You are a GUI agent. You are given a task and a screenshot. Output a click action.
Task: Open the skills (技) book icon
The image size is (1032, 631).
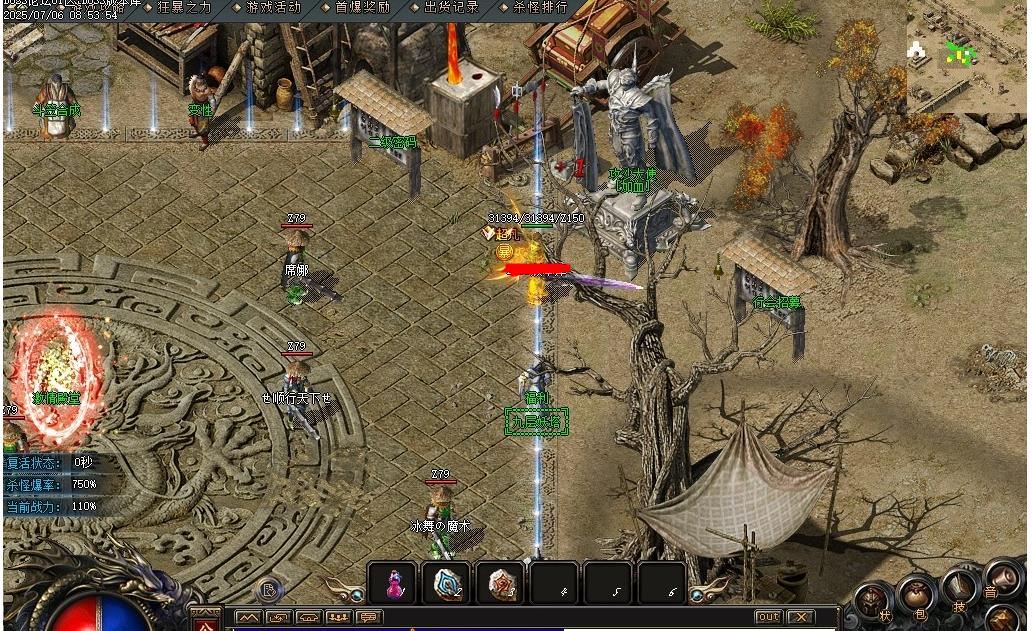pos(959,585)
